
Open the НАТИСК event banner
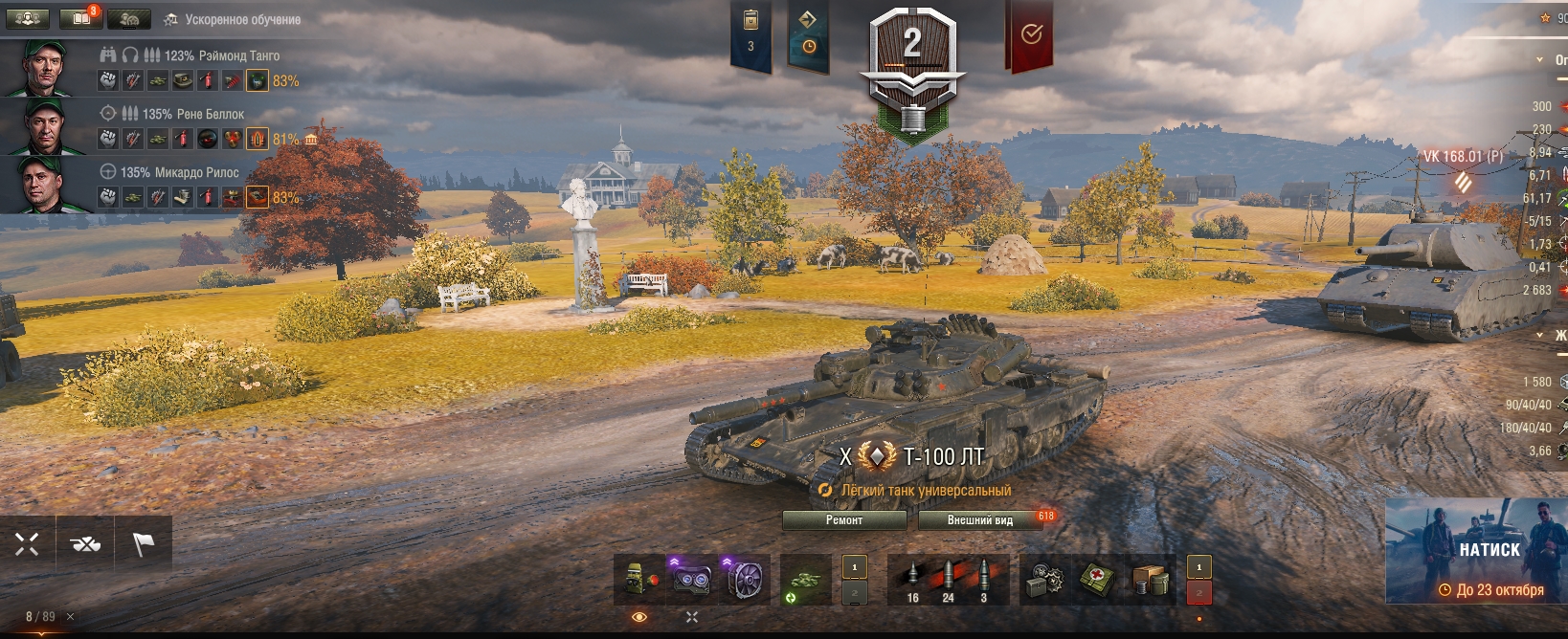tap(1476, 550)
